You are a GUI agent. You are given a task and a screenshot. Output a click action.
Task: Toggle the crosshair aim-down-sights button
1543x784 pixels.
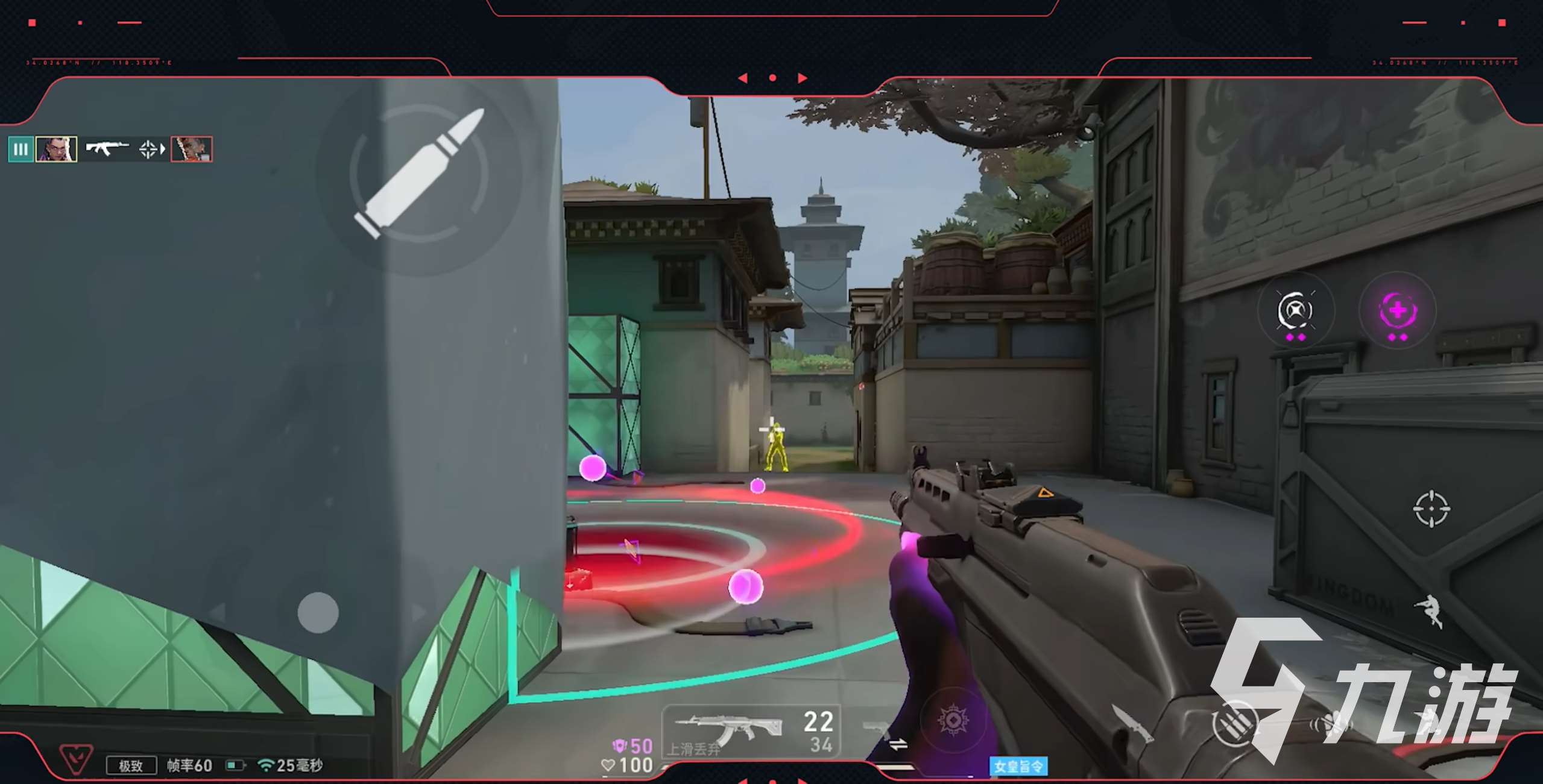tap(1431, 509)
